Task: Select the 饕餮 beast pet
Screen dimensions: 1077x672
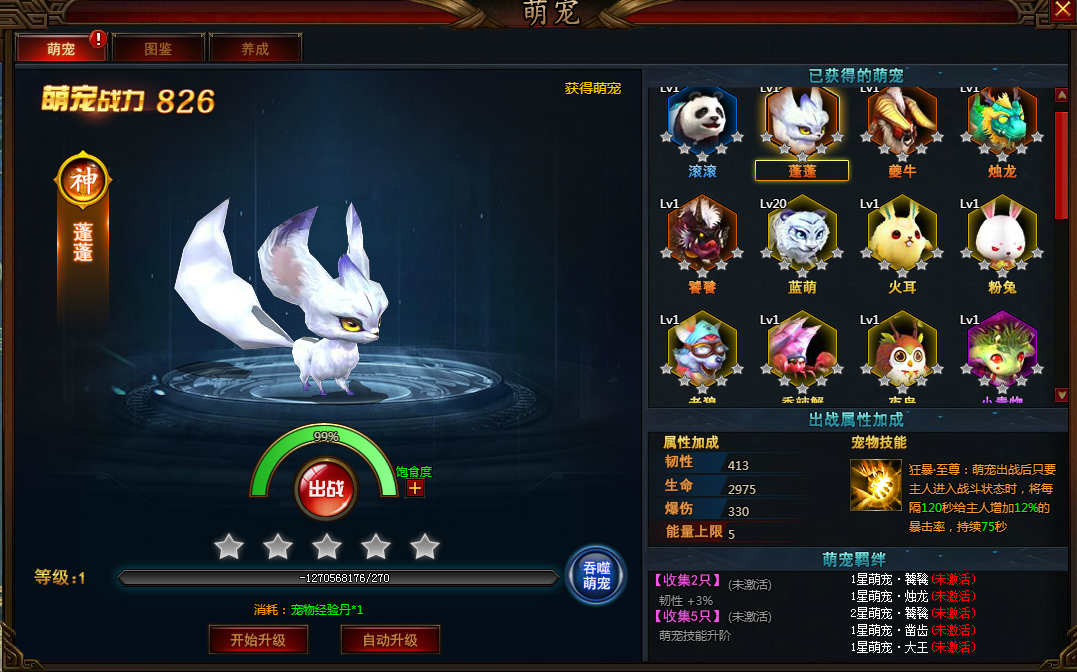Action: (x=702, y=236)
